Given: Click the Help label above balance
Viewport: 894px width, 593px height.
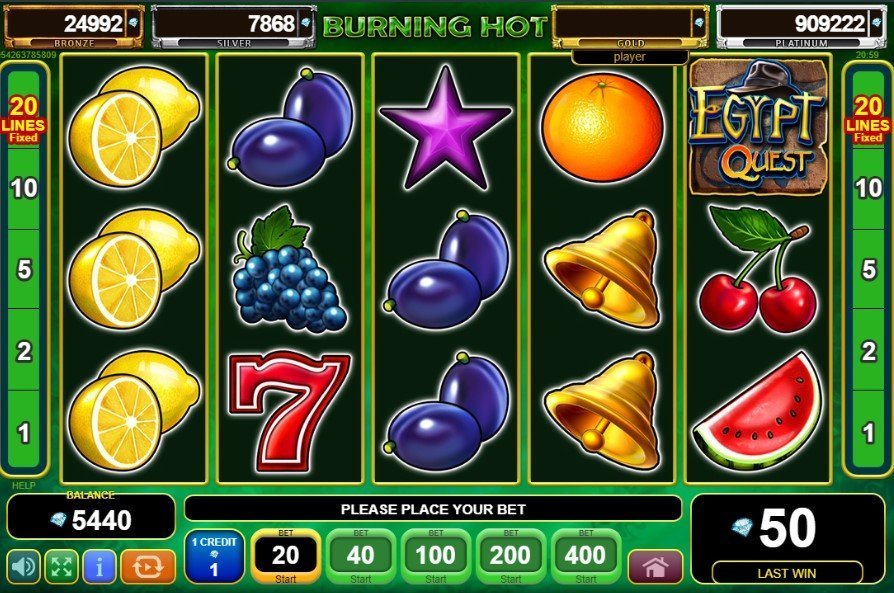Looking at the screenshot, I should (23, 486).
